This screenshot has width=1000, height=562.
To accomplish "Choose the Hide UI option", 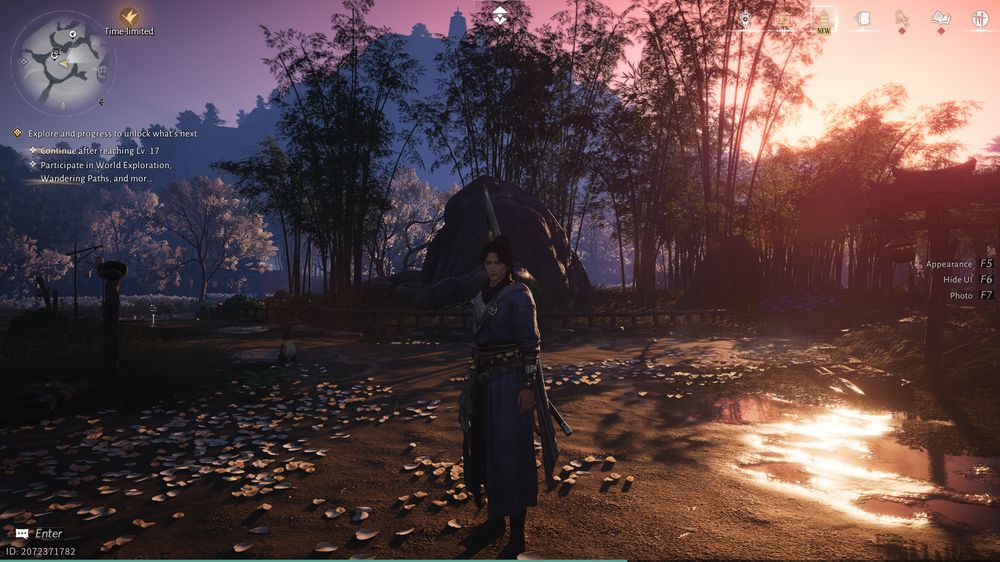I will pos(958,280).
